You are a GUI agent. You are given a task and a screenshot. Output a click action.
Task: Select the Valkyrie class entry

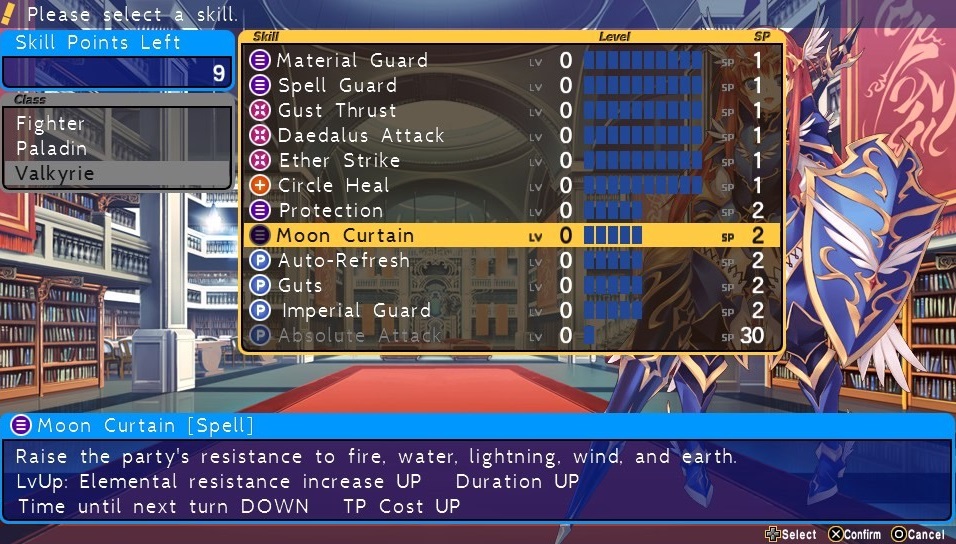coord(55,174)
